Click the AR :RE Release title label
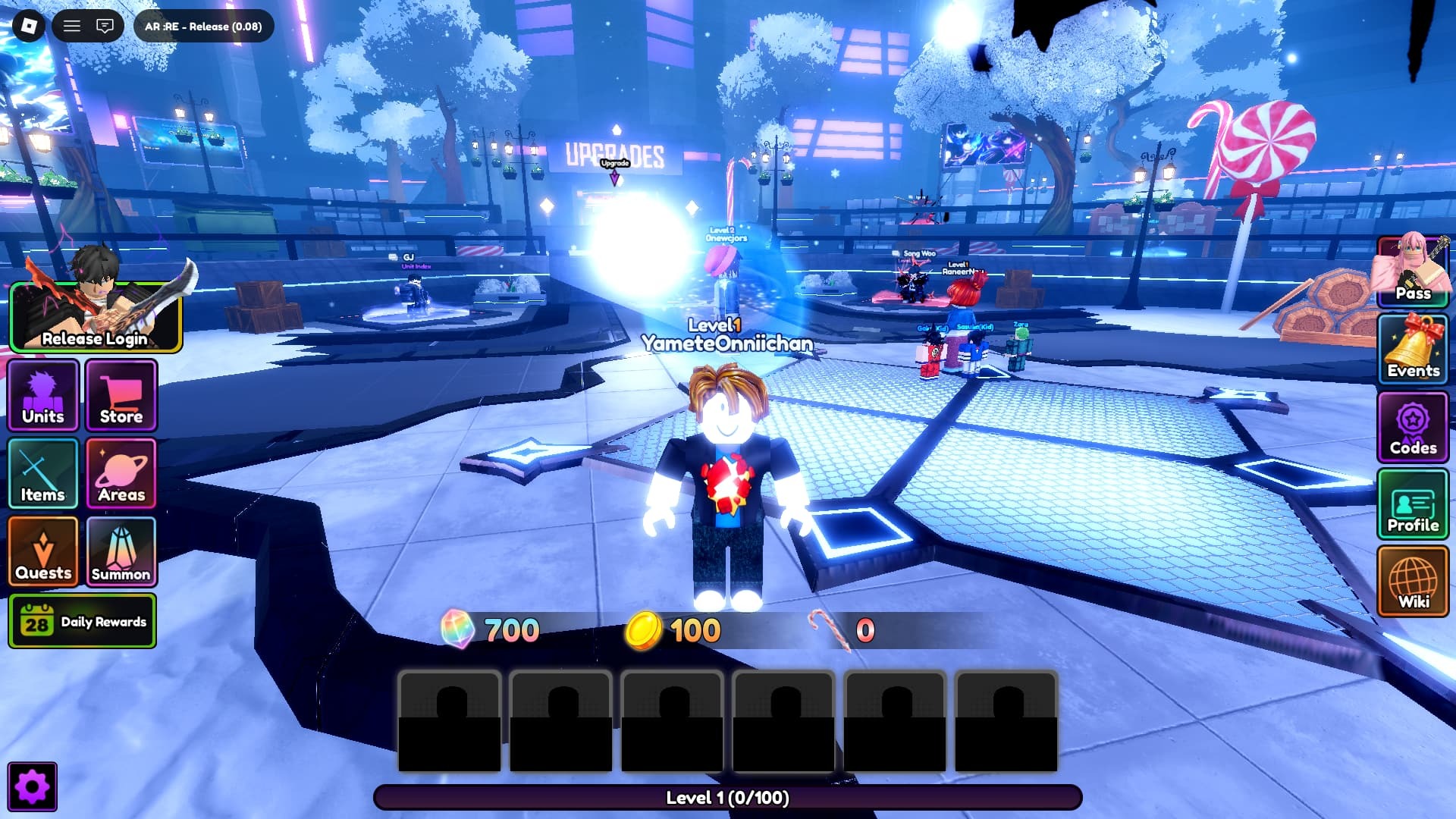This screenshot has width=1456, height=819. coord(202,26)
